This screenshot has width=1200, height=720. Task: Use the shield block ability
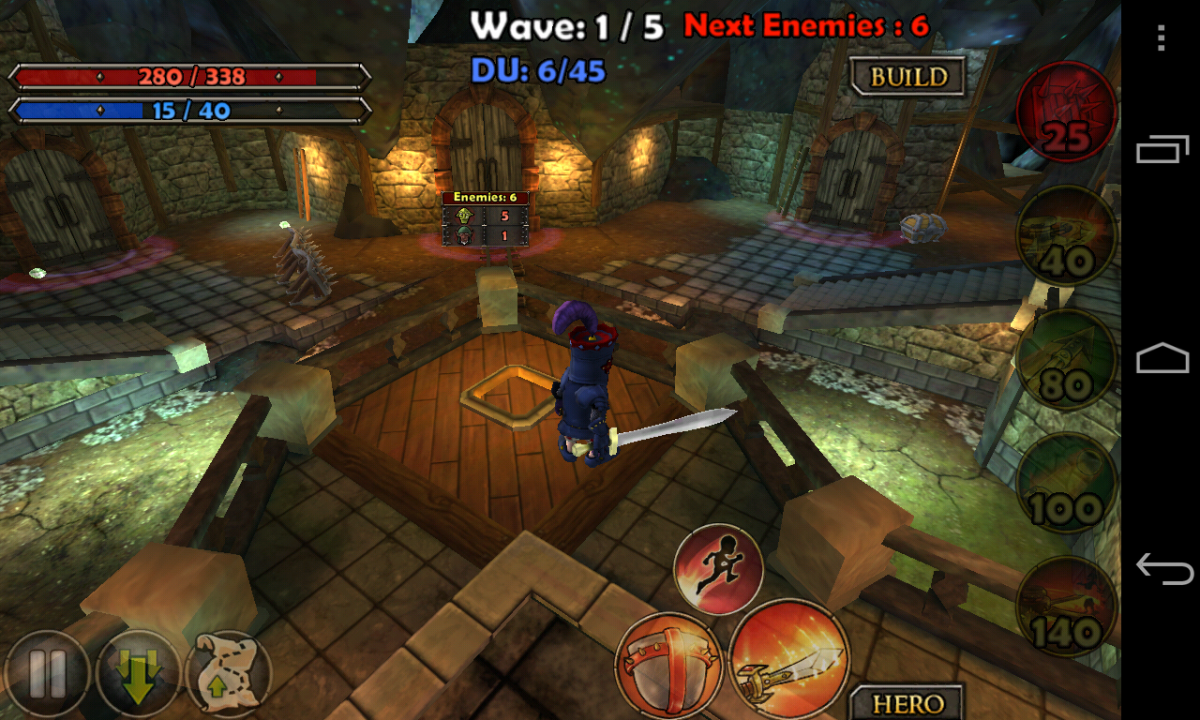pyautogui.click(x=668, y=664)
